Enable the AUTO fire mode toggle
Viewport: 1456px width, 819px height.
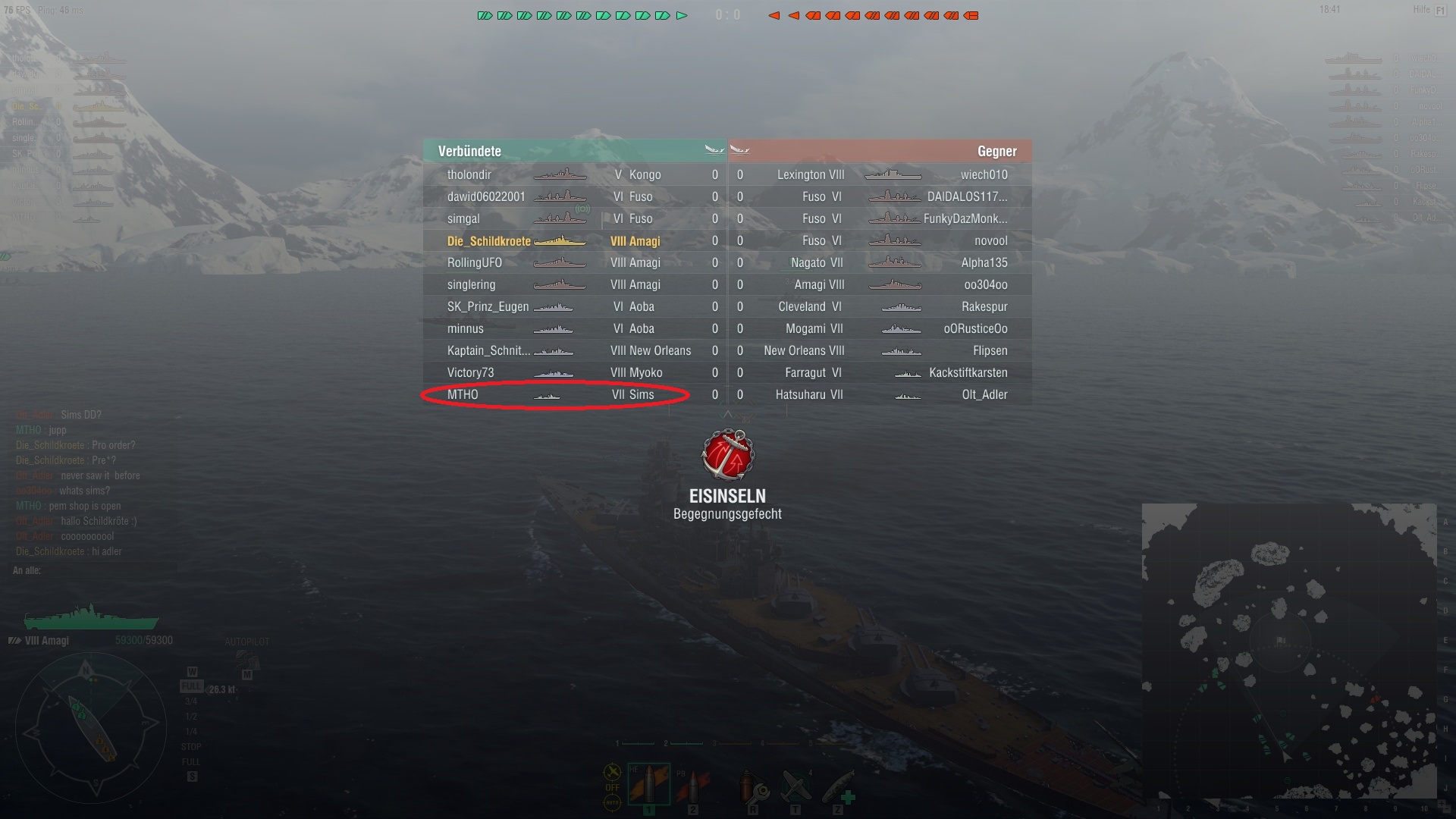pyautogui.click(x=613, y=802)
